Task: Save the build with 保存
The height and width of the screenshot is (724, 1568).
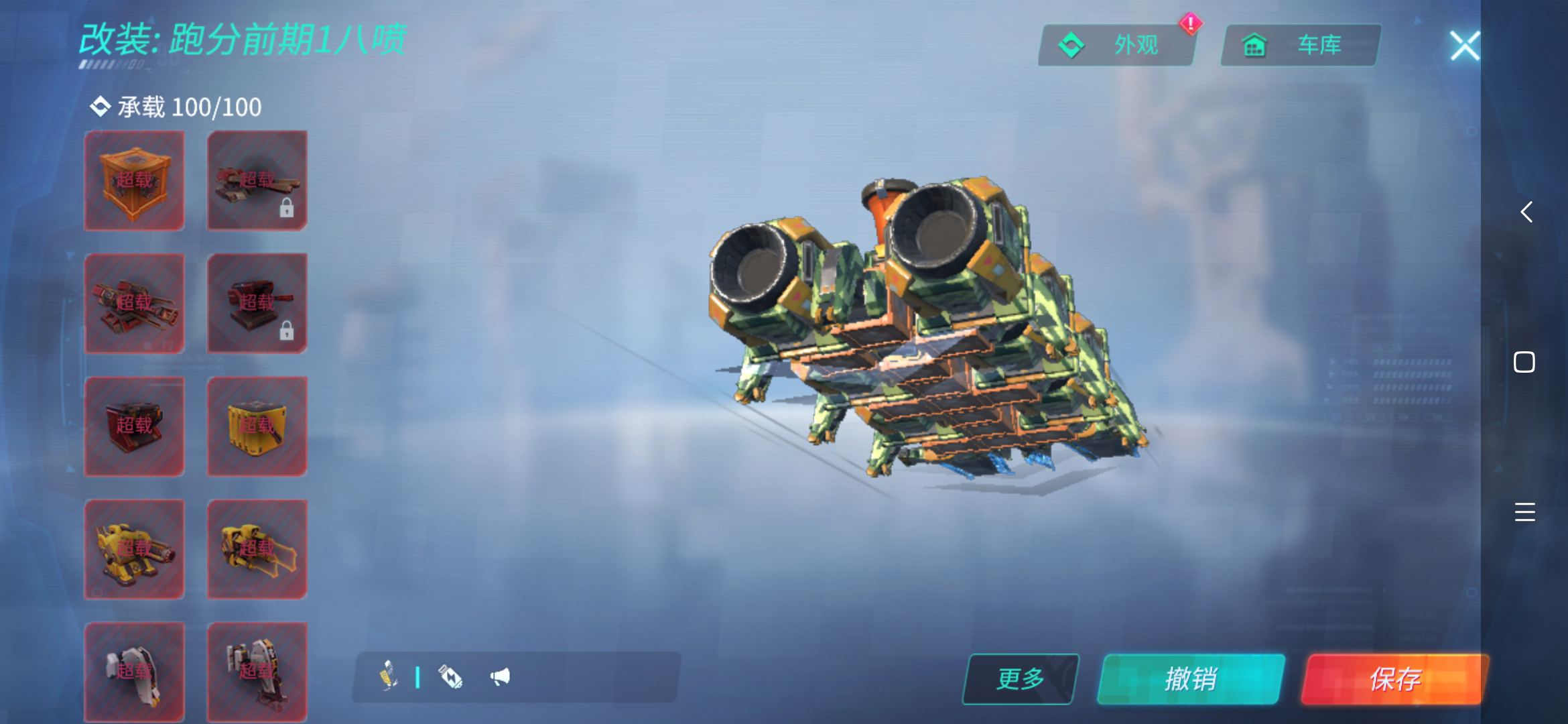Action: point(1395,679)
